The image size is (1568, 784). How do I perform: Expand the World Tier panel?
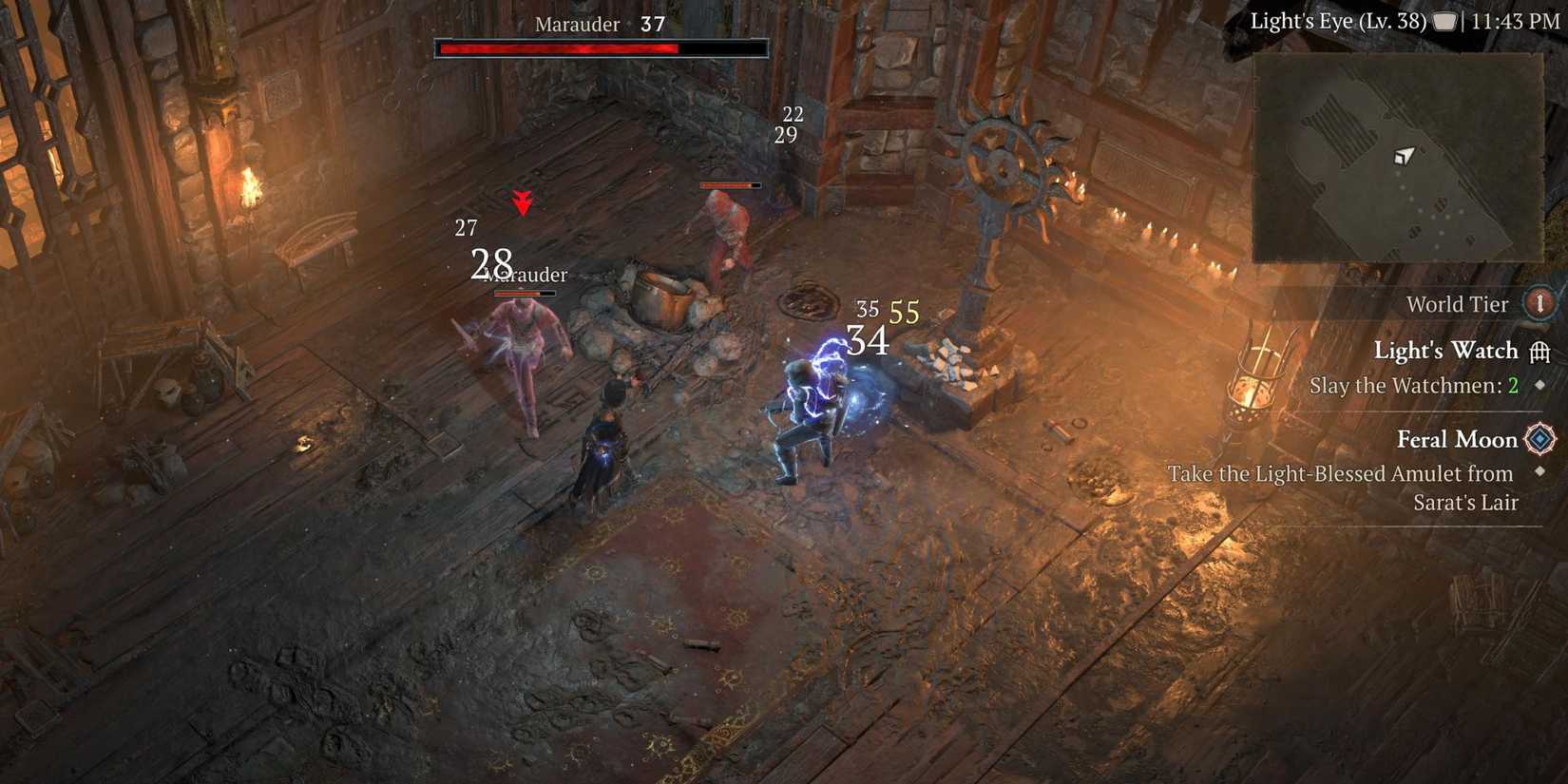tap(1458, 303)
